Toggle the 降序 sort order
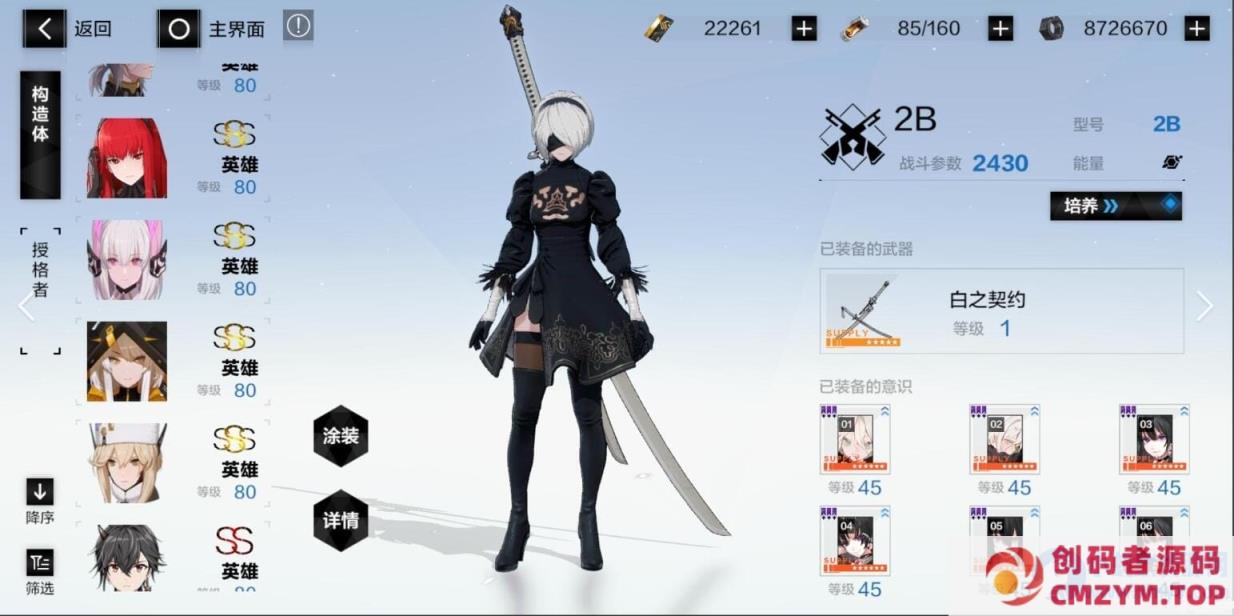Screen dimensions: 1234x616 (40, 499)
